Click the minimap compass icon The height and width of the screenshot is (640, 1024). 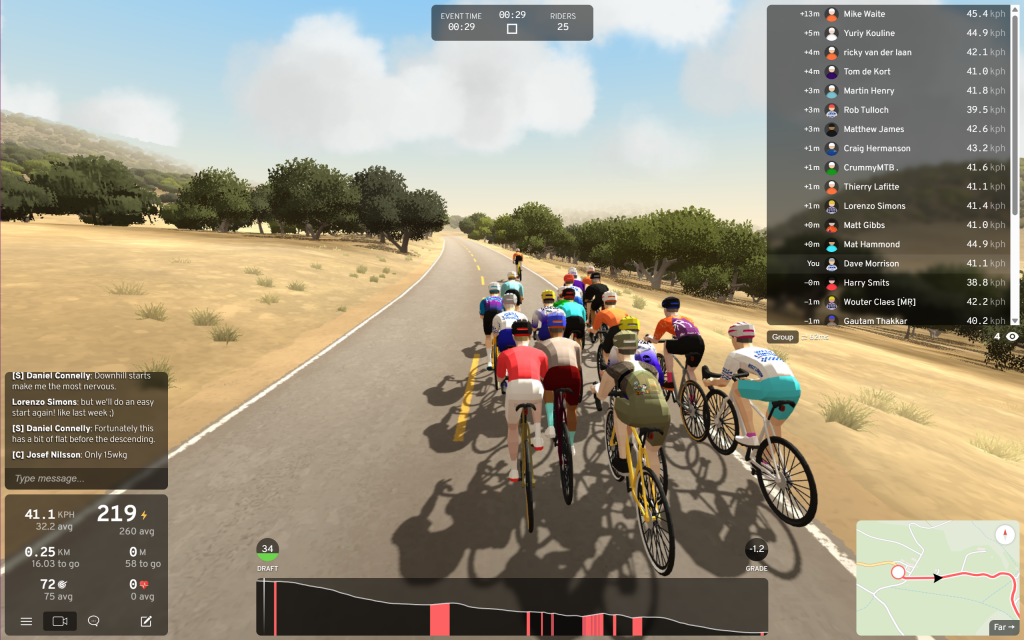[x=1006, y=535]
